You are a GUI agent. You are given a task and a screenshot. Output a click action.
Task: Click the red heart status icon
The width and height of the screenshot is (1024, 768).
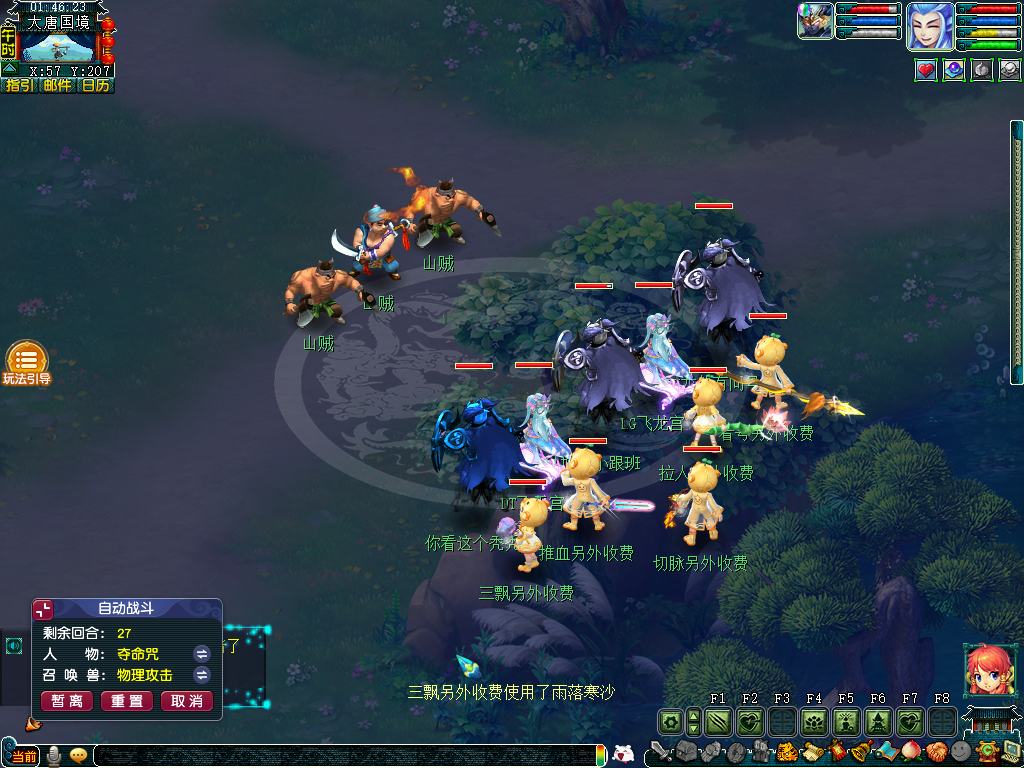[926, 70]
